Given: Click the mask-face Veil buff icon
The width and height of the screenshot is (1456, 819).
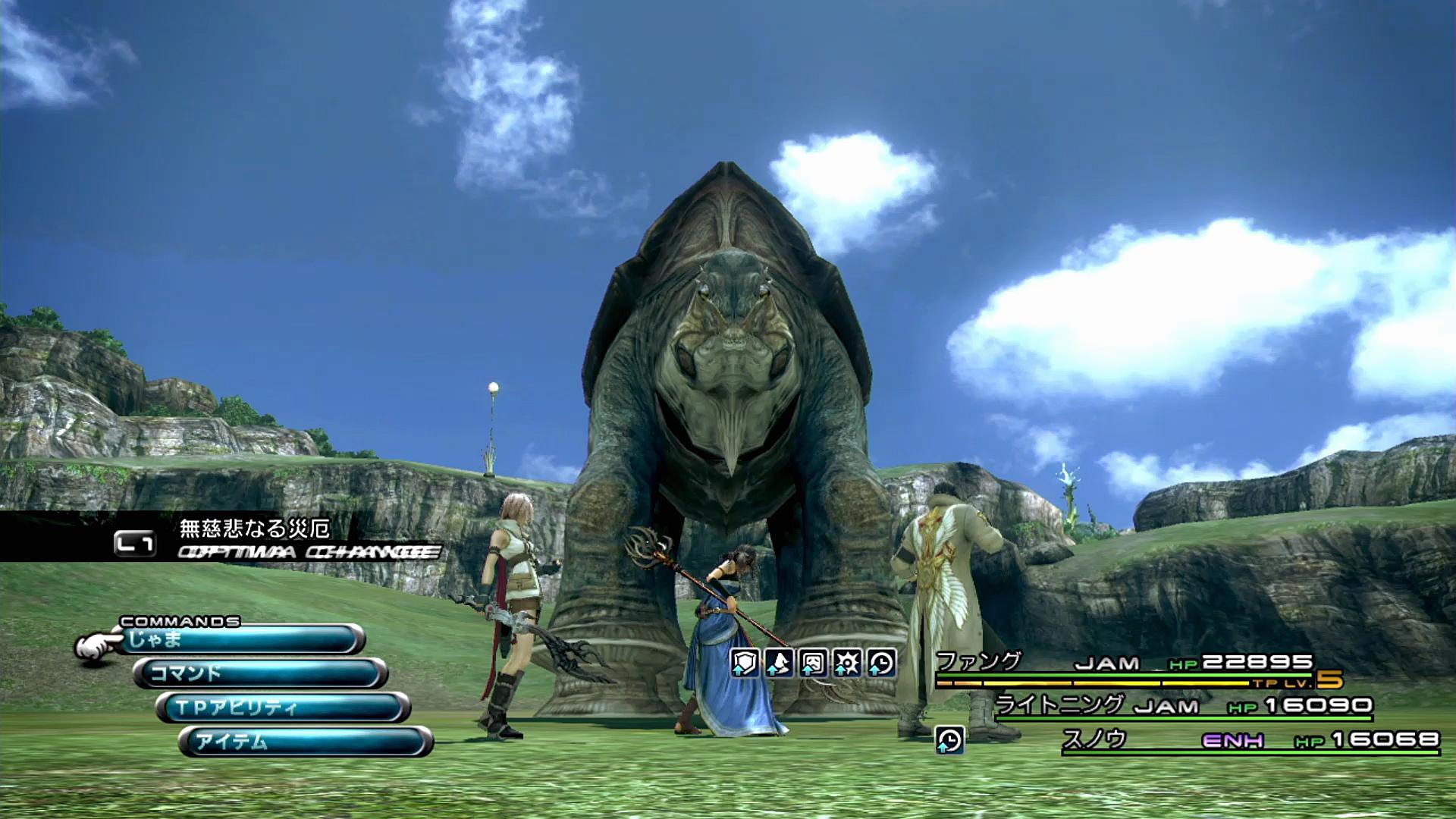Looking at the screenshot, I should click(x=813, y=664).
